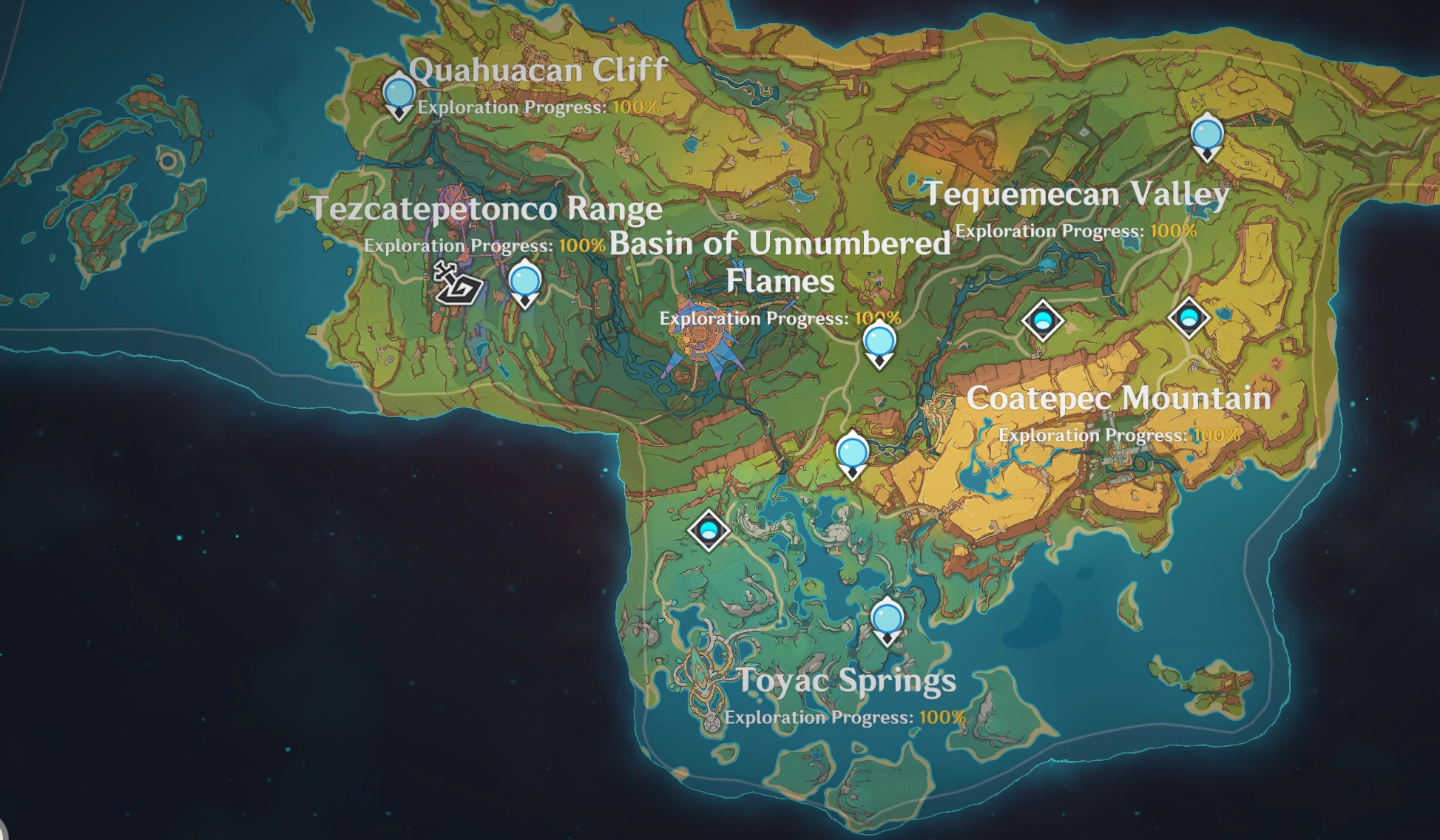Select the Tequemecan Valley region label
This screenshot has height=840, width=1440.
tap(1078, 194)
